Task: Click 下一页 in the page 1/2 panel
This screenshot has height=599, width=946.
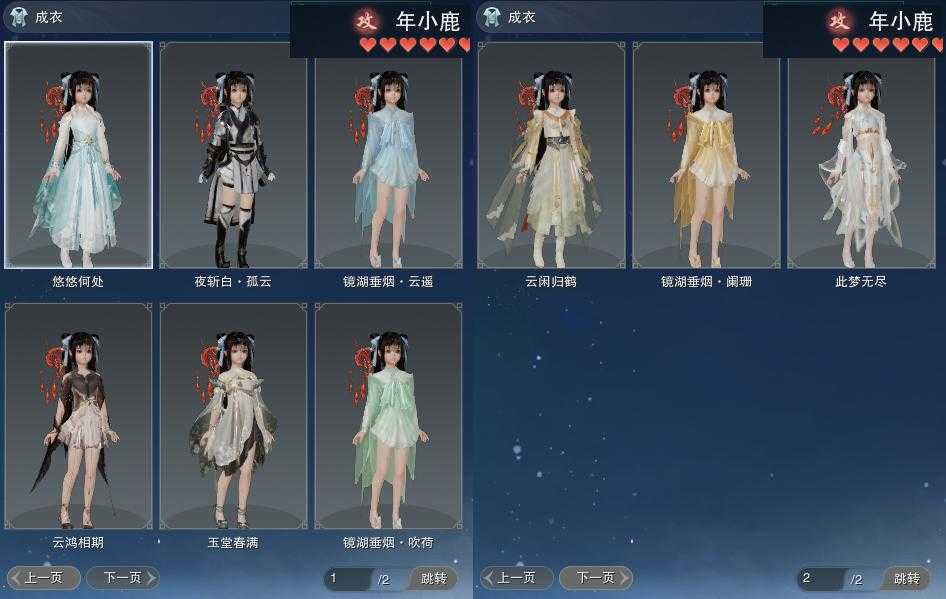Action: coord(122,578)
